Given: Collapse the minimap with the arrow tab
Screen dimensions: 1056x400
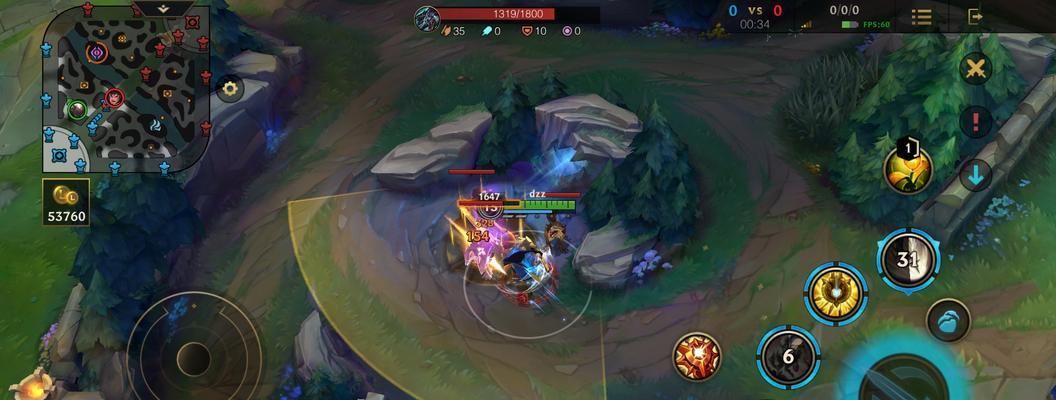Looking at the screenshot, I should (163, 8).
